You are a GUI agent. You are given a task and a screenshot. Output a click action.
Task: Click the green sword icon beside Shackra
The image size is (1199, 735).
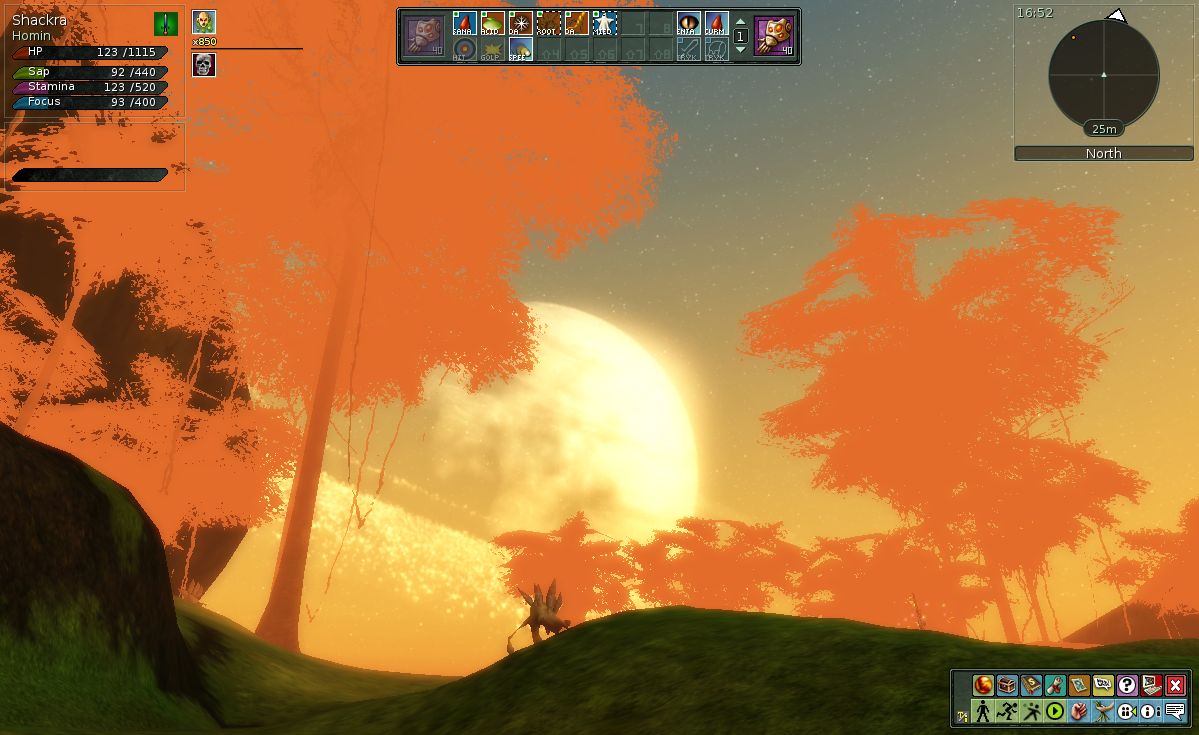[166, 24]
